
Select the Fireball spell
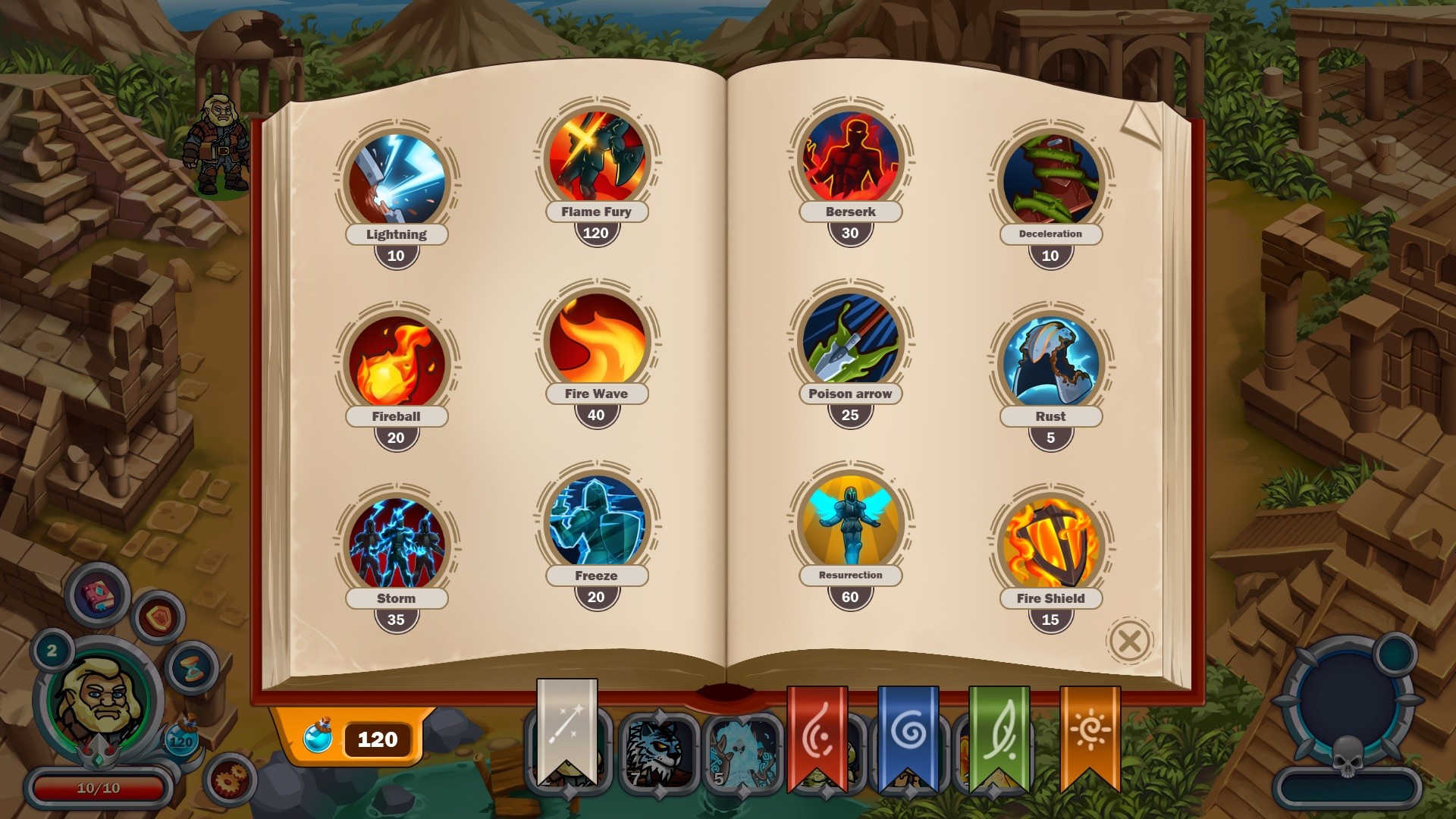coord(395,359)
